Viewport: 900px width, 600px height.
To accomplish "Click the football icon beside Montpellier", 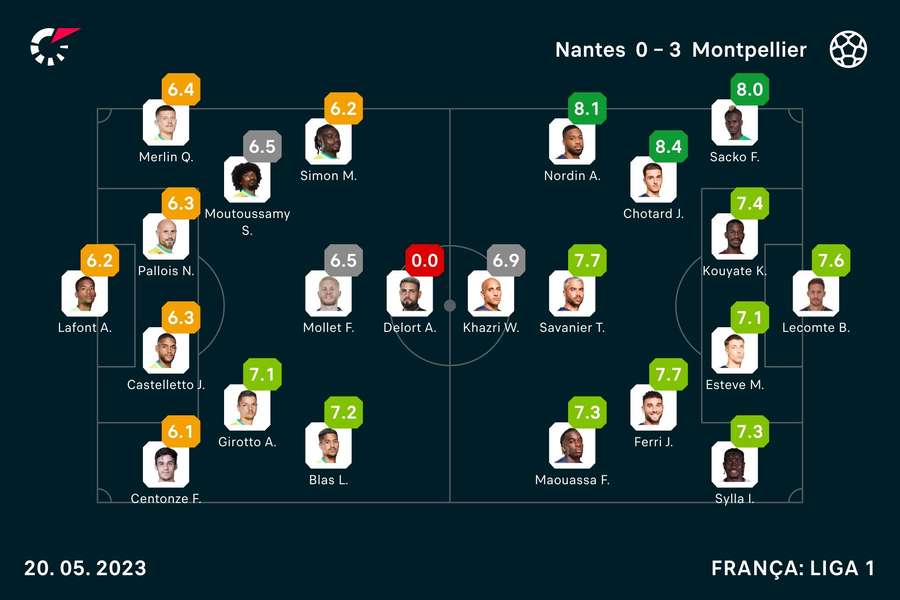I will pyautogui.click(x=848, y=49).
